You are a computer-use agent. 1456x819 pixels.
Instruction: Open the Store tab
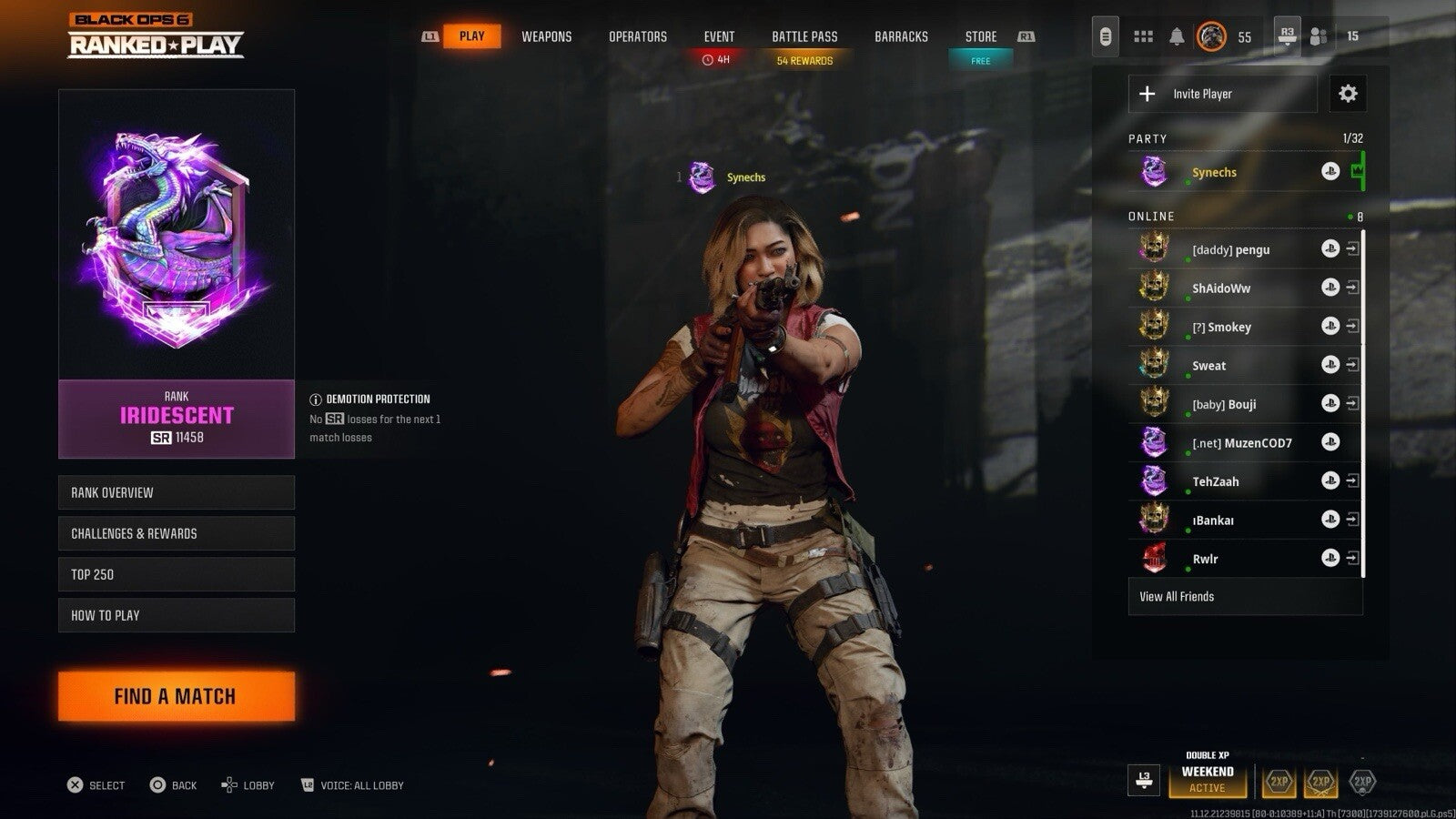[x=980, y=36]
